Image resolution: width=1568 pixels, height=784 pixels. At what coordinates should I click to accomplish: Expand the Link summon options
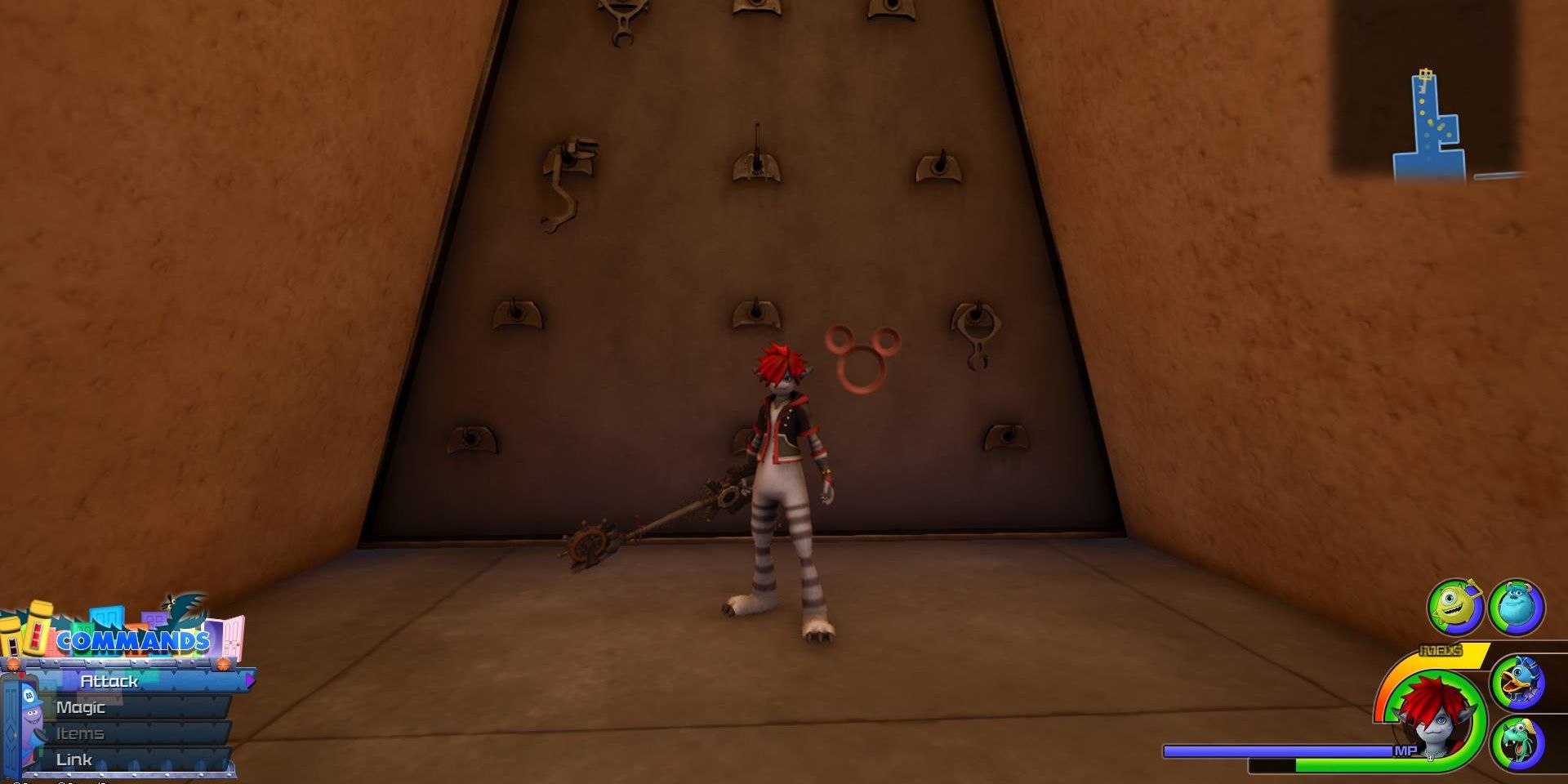tap(75, 758)
